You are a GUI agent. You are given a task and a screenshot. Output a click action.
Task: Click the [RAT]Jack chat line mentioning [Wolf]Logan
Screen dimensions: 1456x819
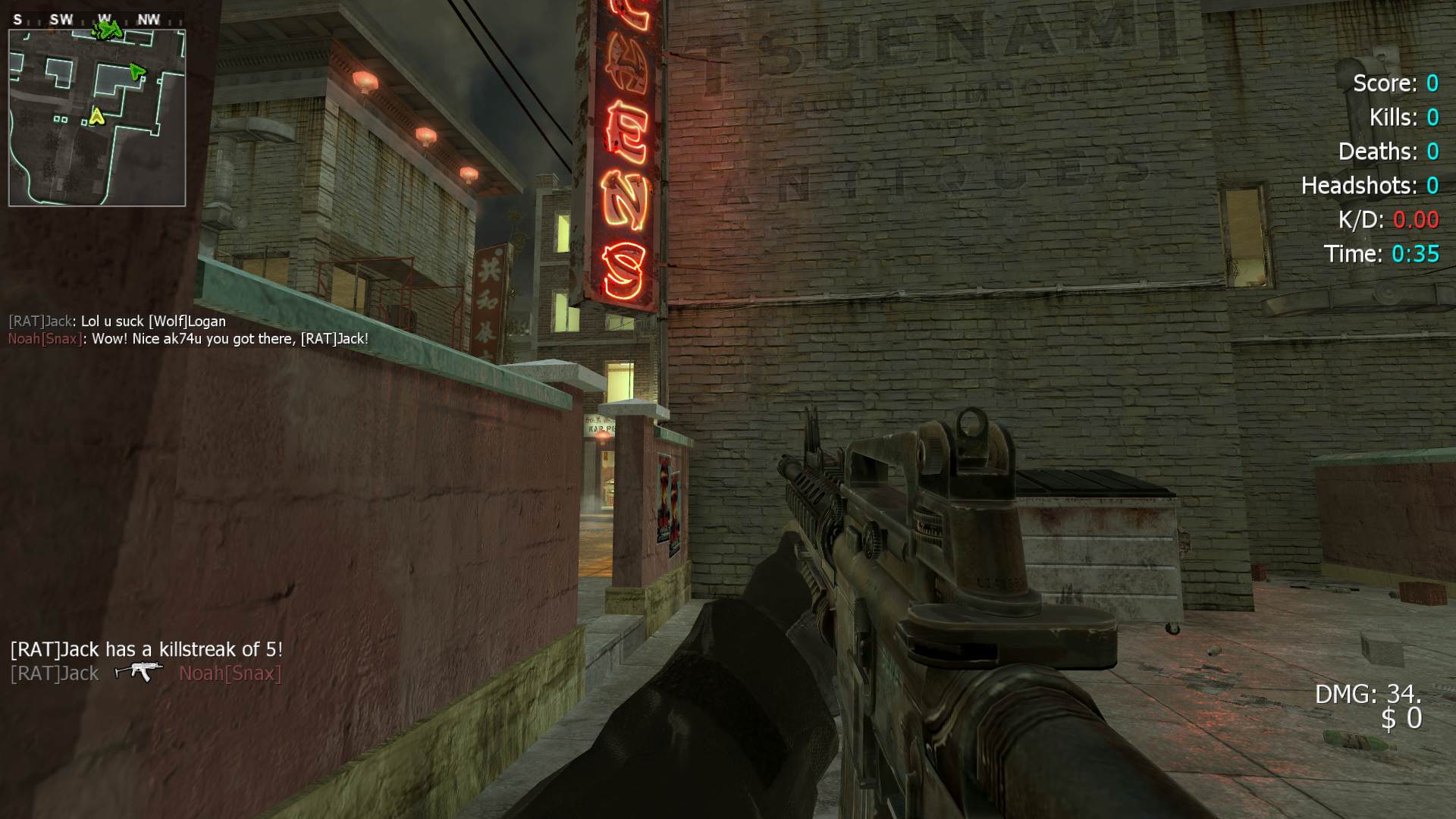(117, 321)
